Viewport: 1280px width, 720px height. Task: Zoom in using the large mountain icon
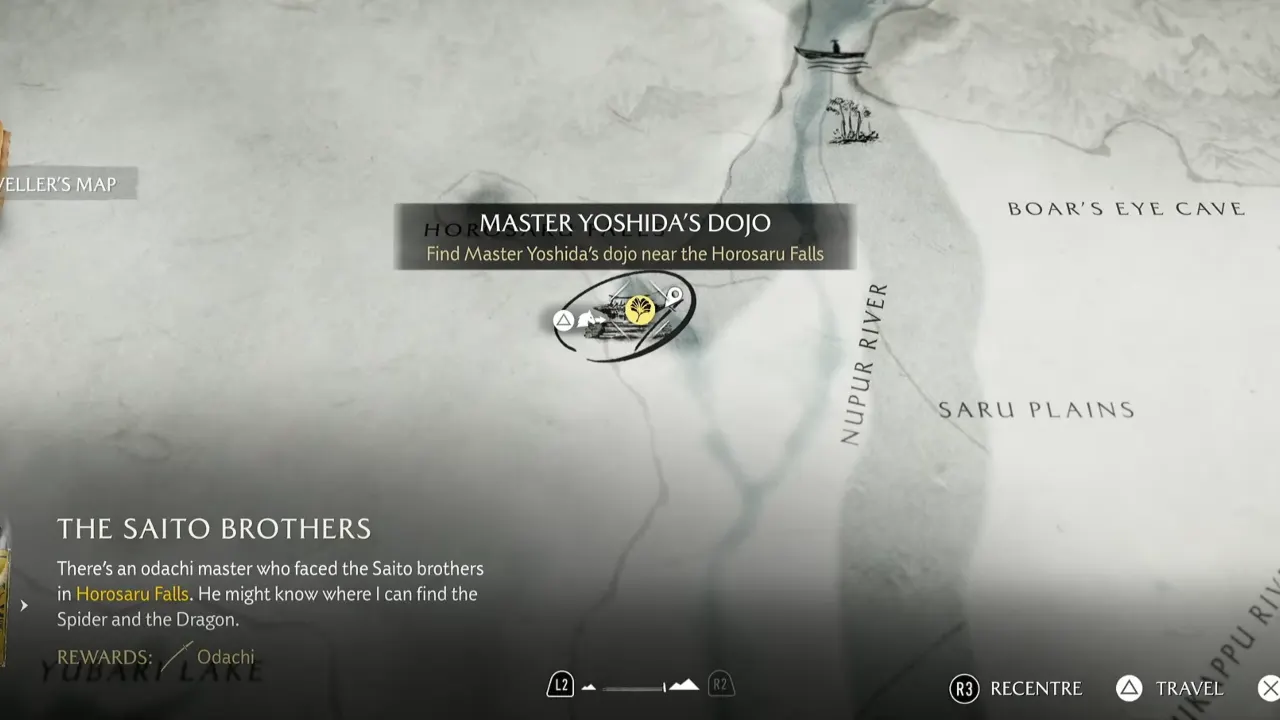point(684,686)
